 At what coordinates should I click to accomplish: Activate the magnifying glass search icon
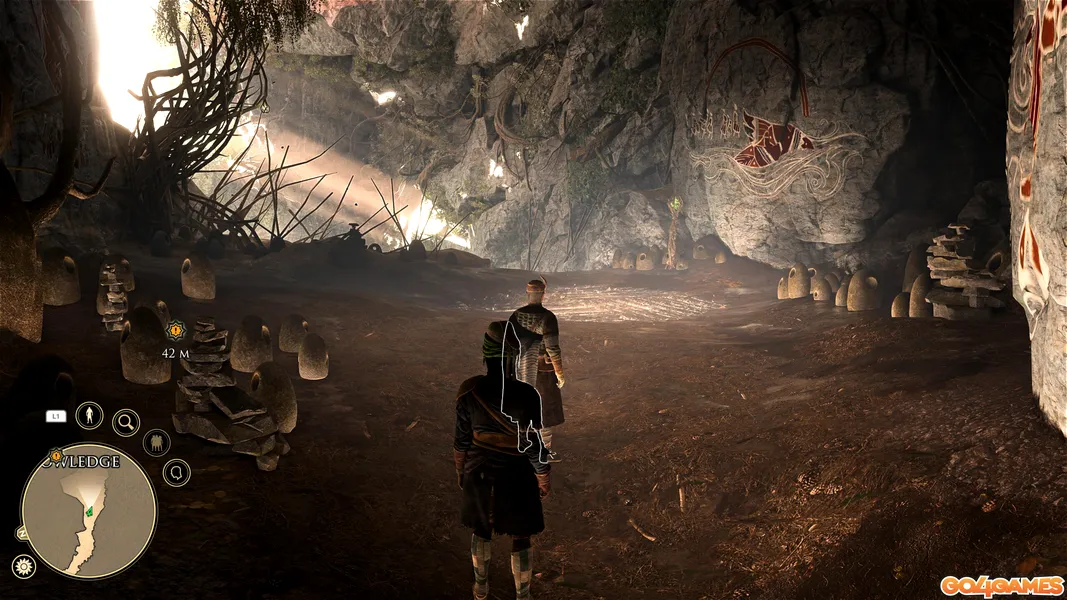tap(126, 423)
